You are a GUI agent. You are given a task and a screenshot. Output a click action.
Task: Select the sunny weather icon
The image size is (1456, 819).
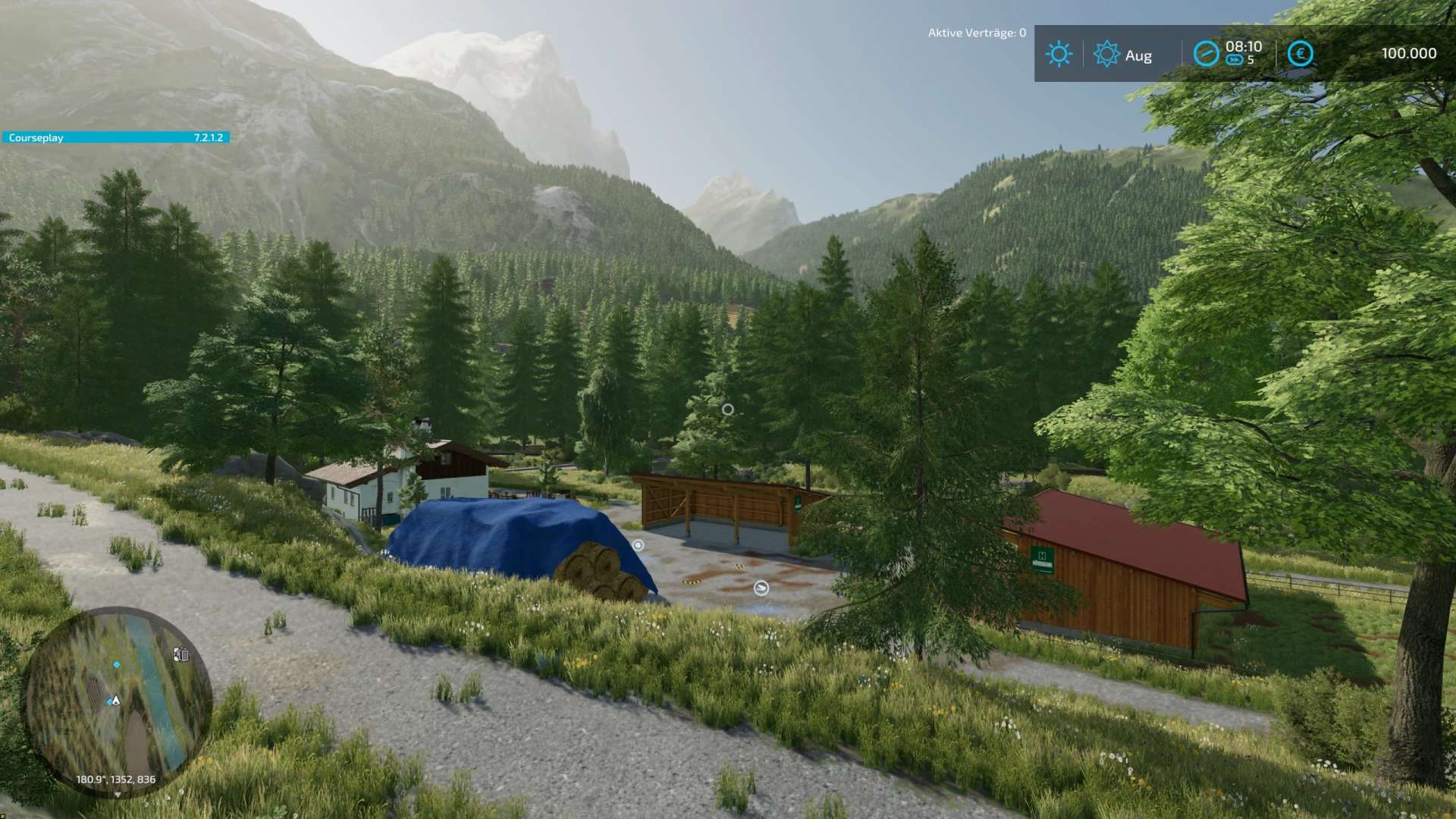click(x=1059, y=54)
